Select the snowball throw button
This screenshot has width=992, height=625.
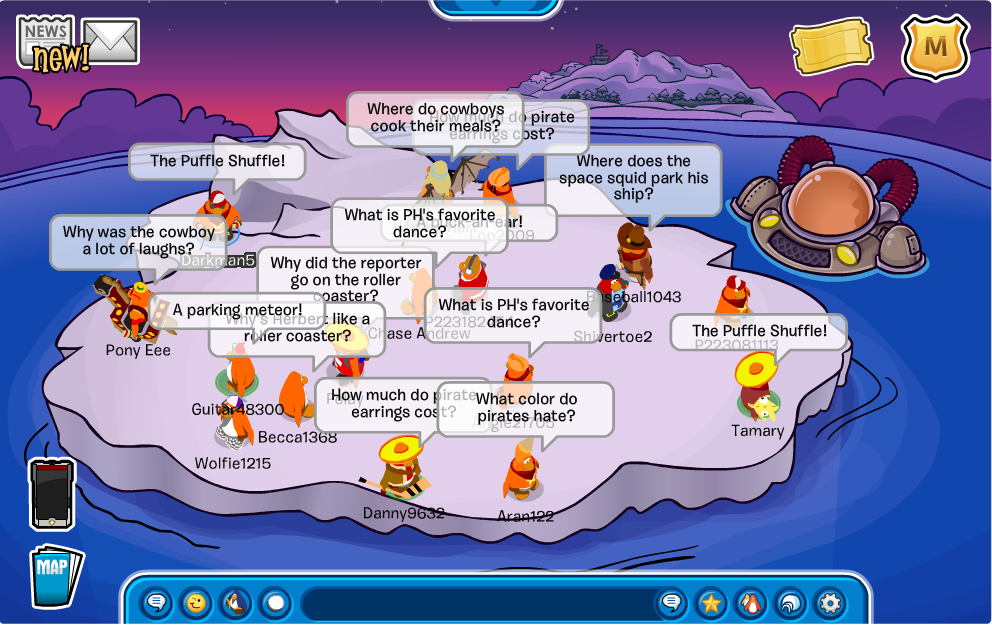(x=275, y=603)
